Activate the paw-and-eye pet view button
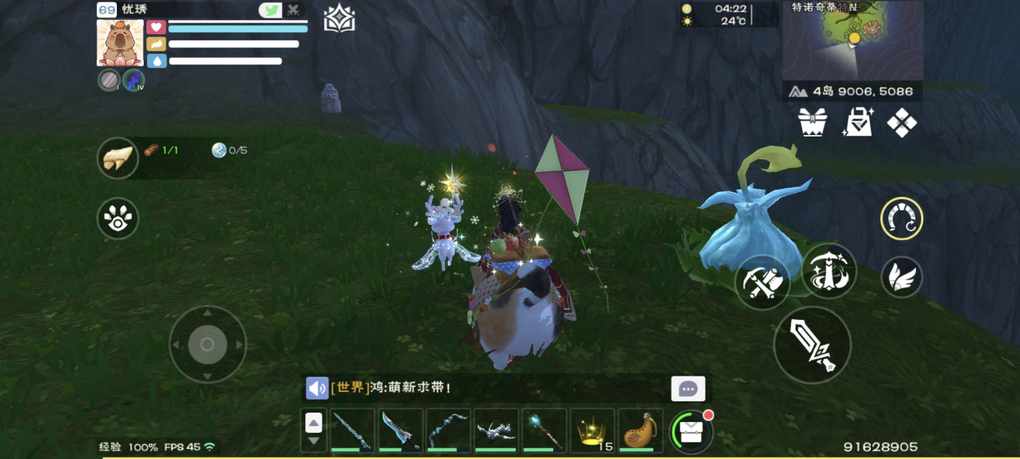This screenshot has width=1020, height=459. tap(118, 218)
